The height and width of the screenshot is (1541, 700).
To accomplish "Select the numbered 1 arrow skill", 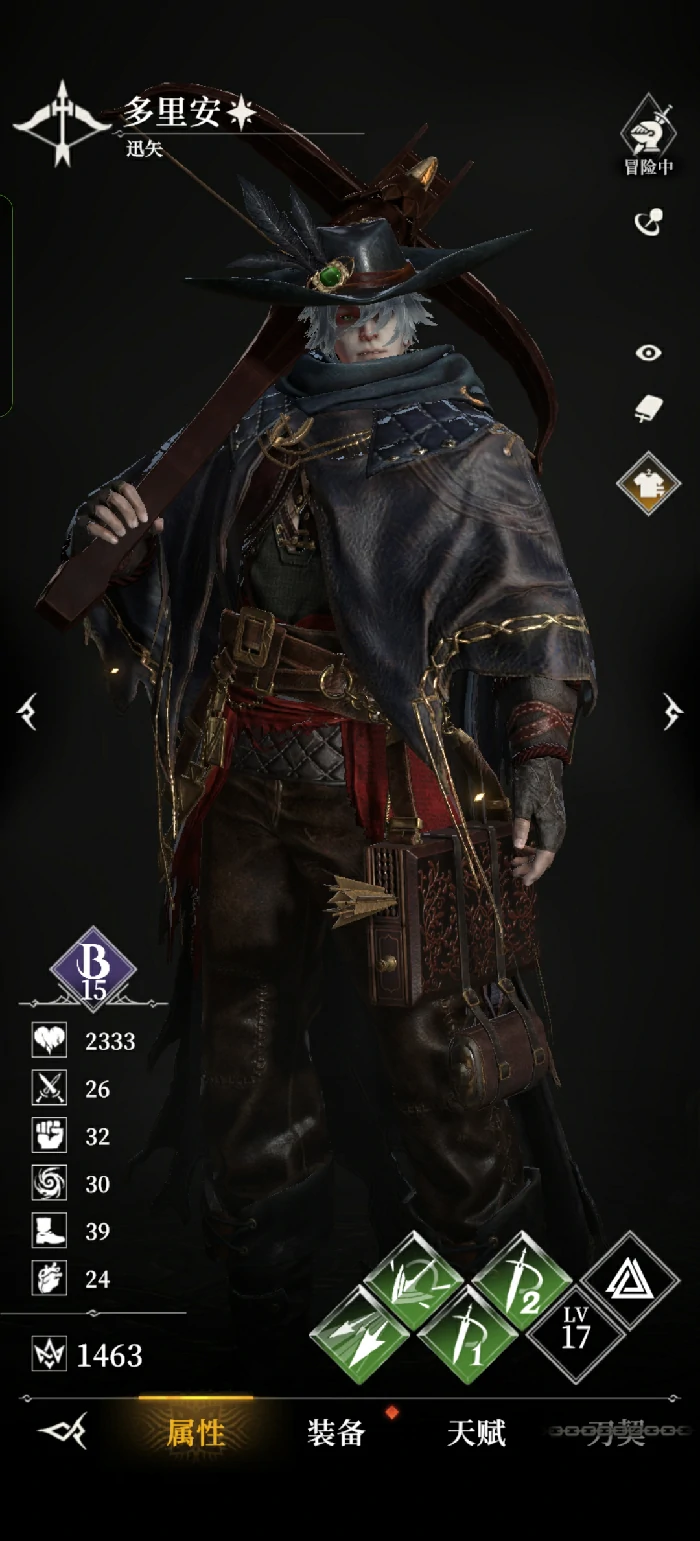I will click(x=467, y=1335).
